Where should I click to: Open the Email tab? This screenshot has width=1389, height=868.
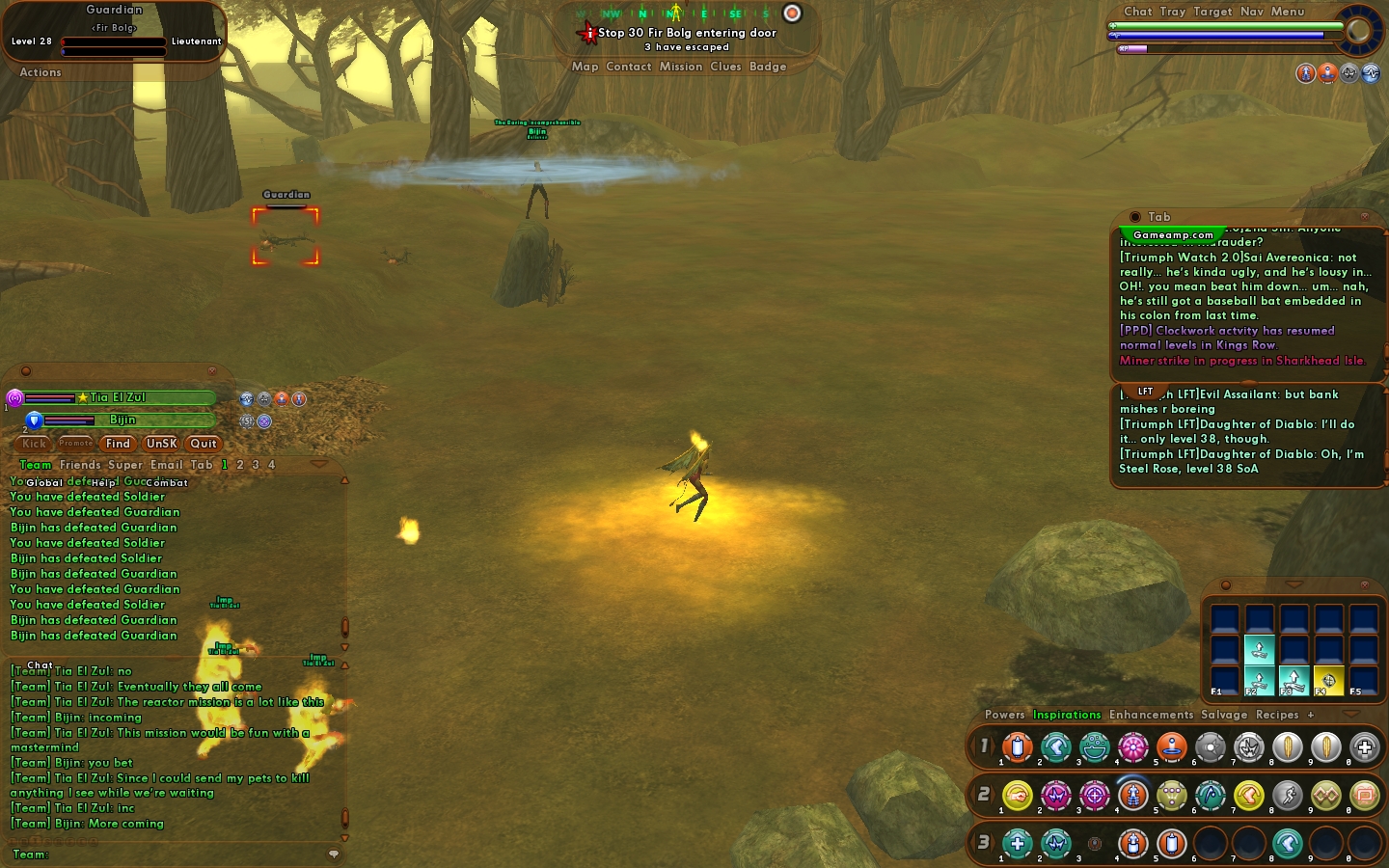166,465
